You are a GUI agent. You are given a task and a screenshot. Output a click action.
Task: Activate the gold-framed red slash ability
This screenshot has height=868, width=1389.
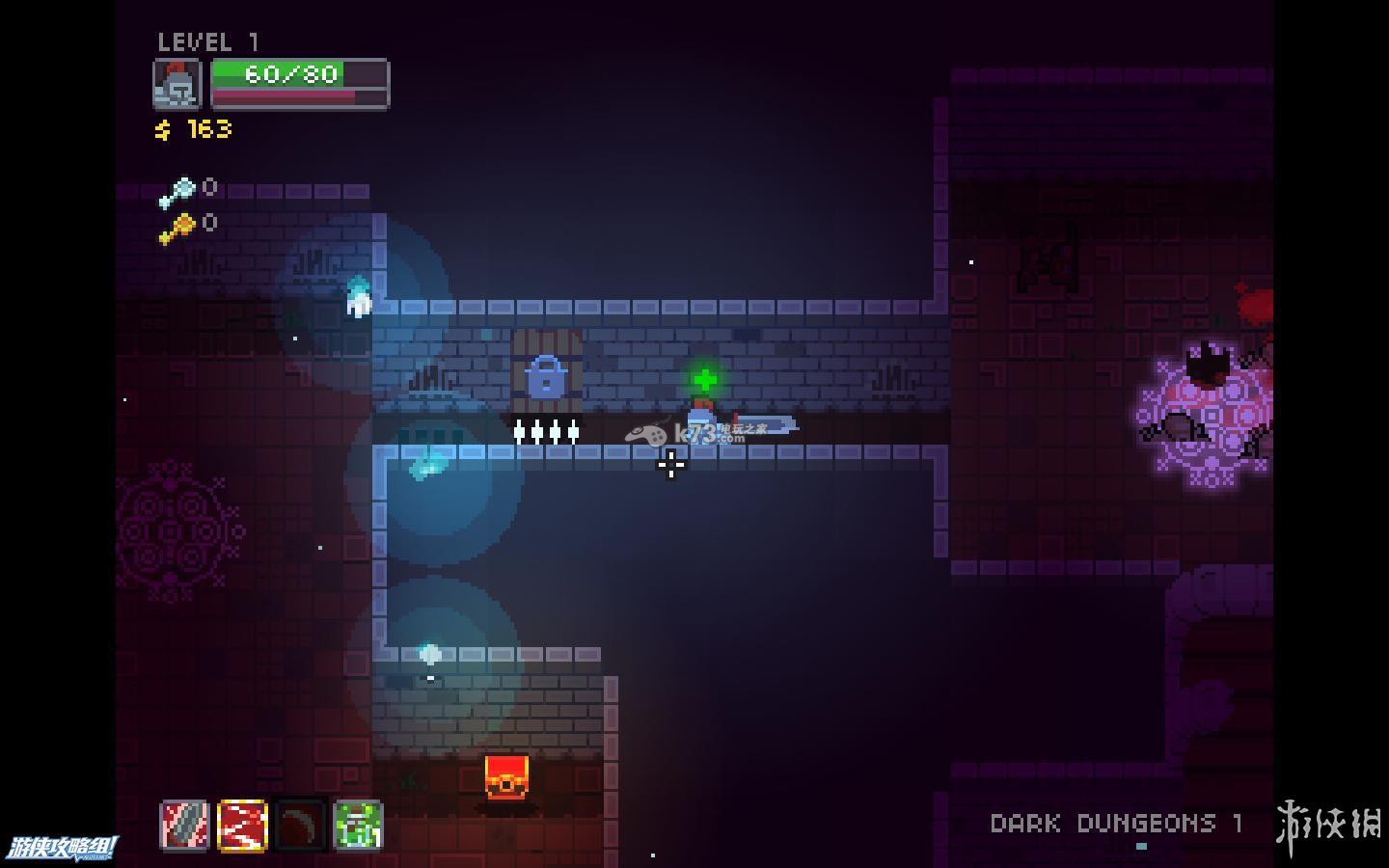click(x=242, y=826)
